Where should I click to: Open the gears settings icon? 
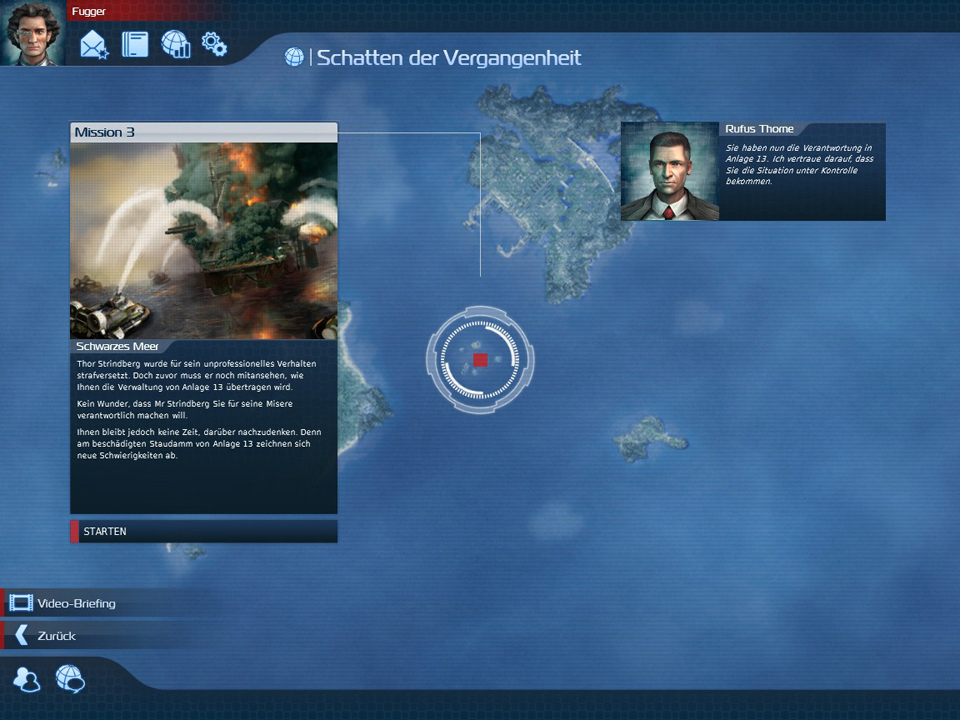(214, 44)
